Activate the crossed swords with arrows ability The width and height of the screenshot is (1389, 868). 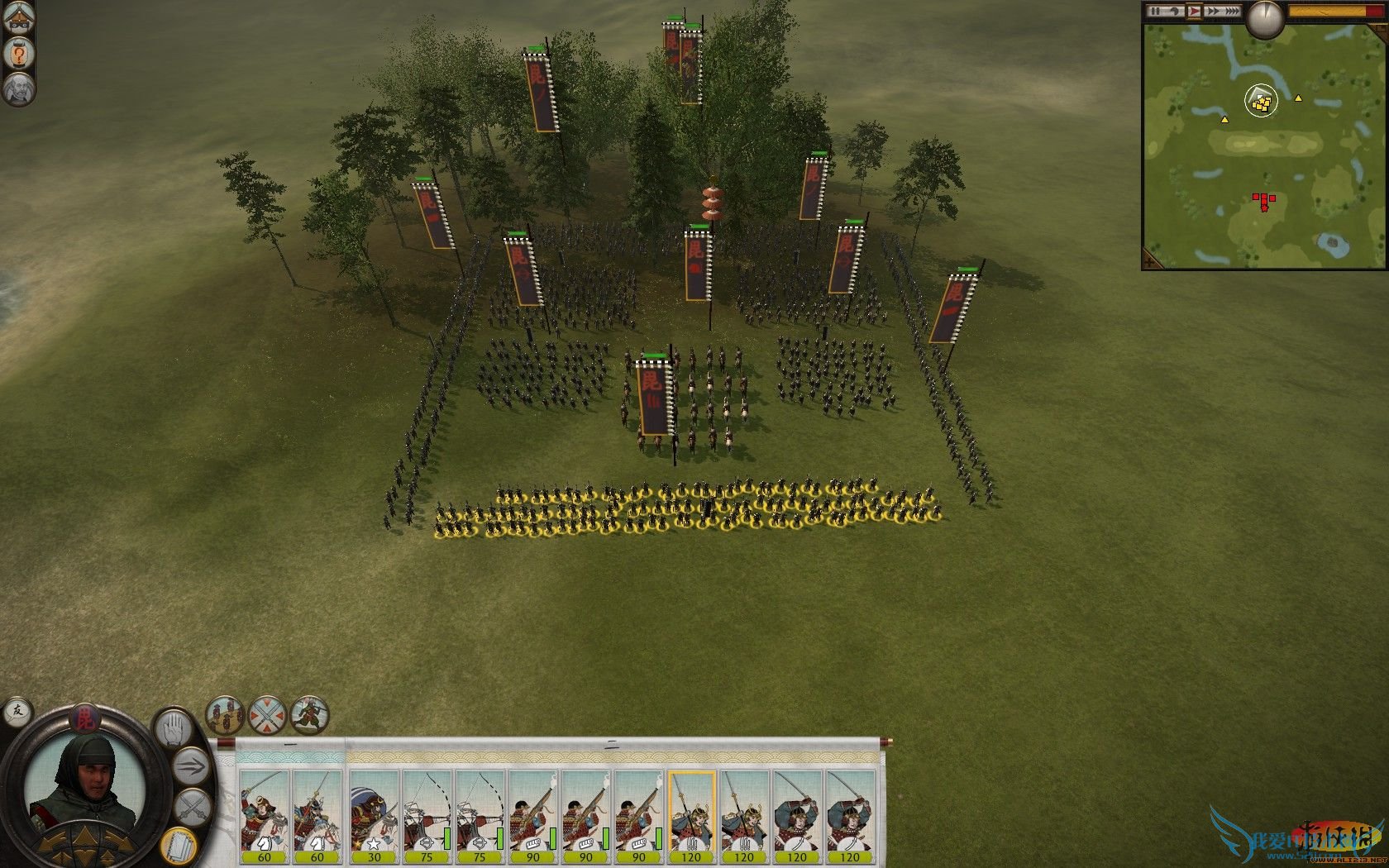click(267, 714)
